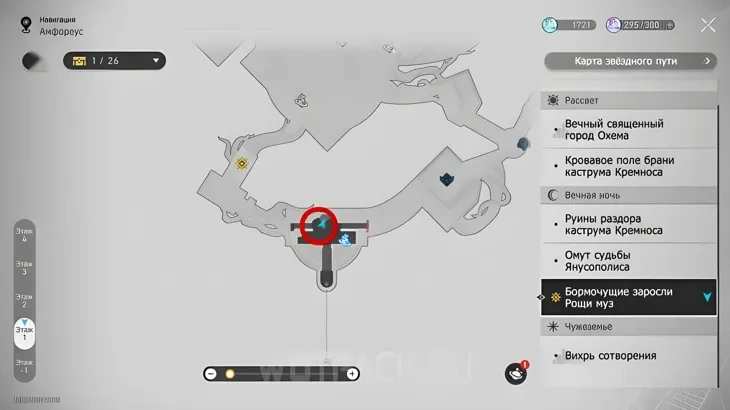The image size is (730, 410).
Task: Click the map zoom-out minus button
Action: tap(211, 374)
